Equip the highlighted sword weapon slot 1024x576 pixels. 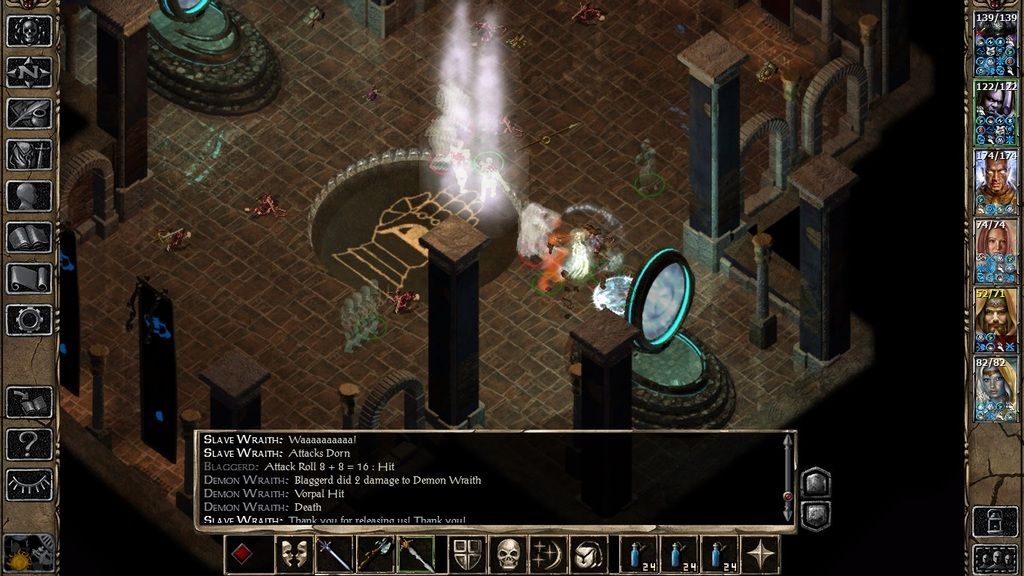point(415,554)
